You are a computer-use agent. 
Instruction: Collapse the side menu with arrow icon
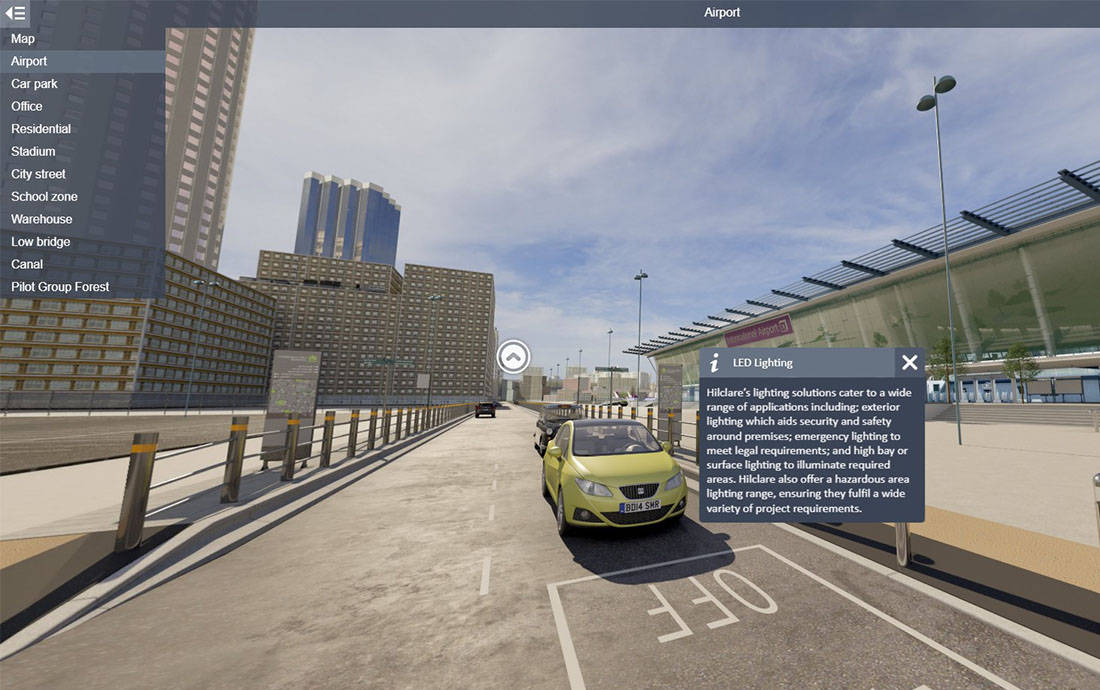click(15, 13)
